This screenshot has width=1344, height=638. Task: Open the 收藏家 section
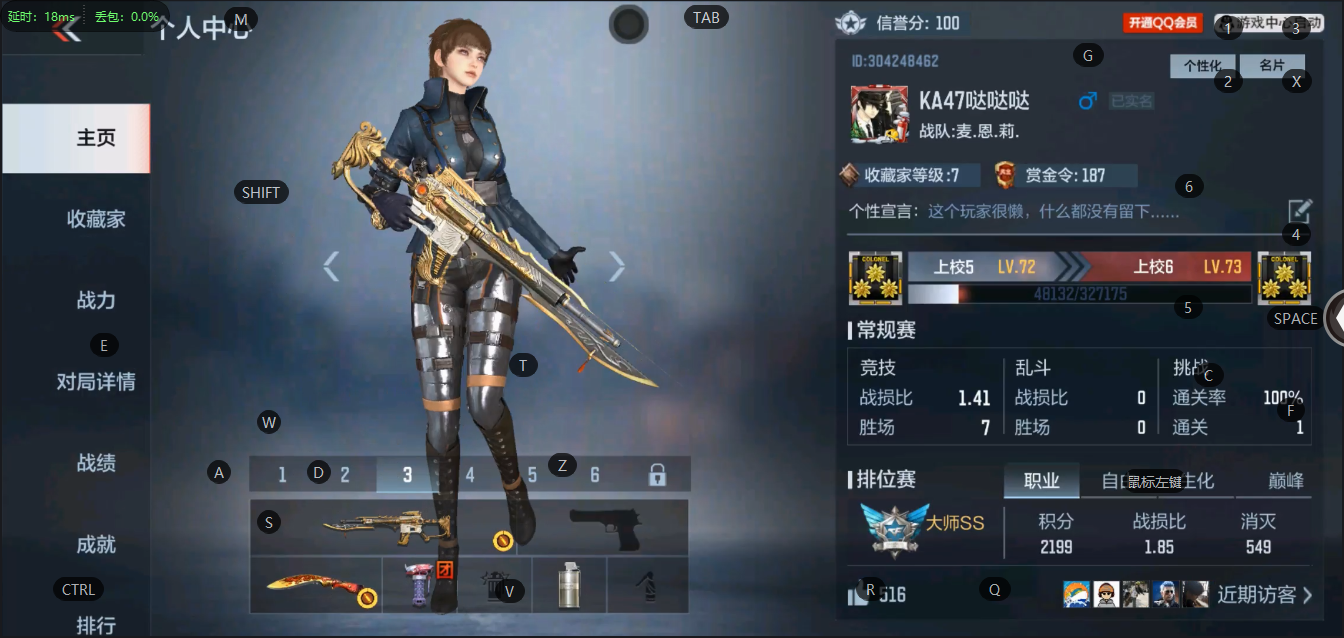96,219
